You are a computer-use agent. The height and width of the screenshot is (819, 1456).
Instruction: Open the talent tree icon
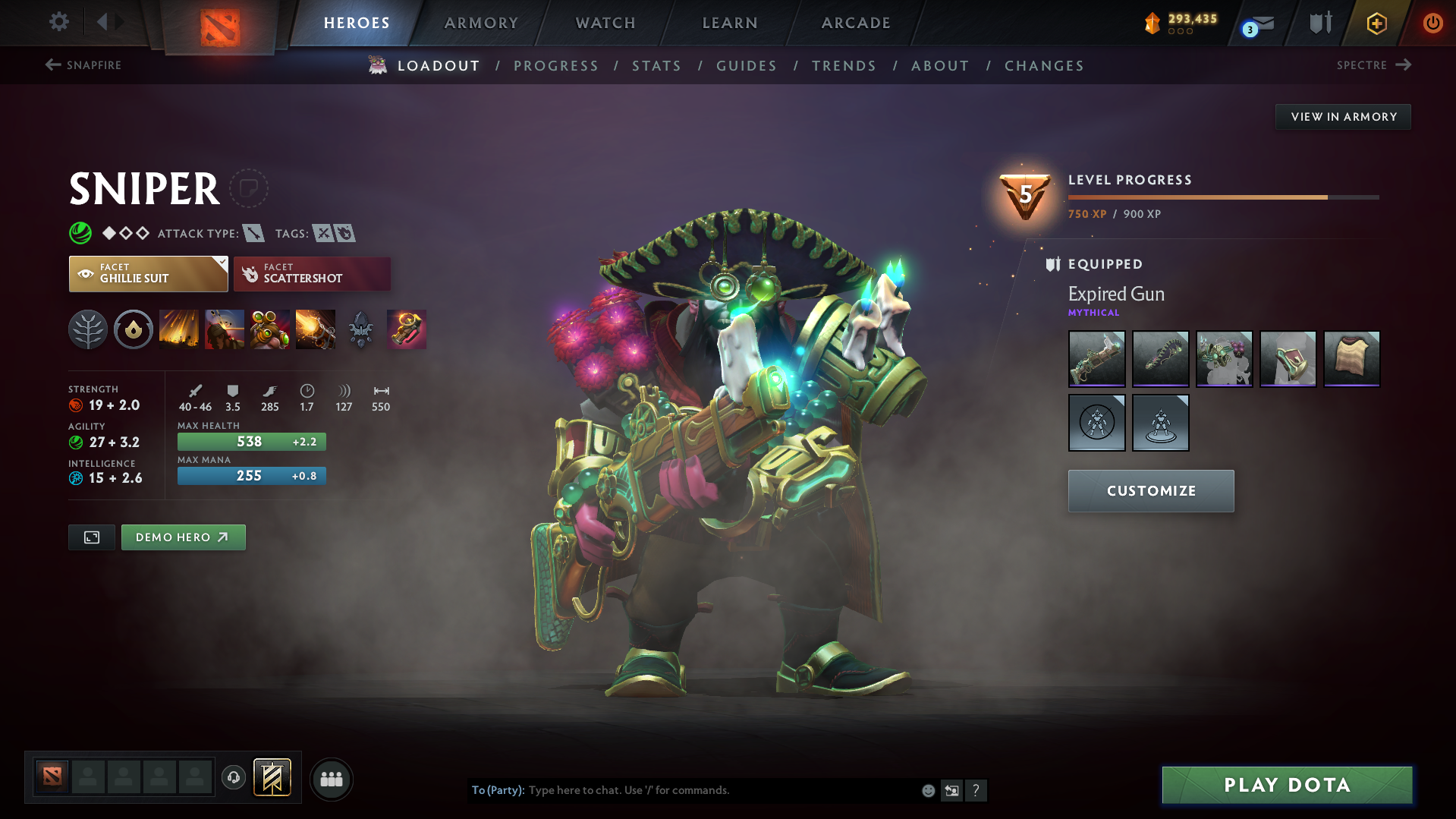point(87,329)
